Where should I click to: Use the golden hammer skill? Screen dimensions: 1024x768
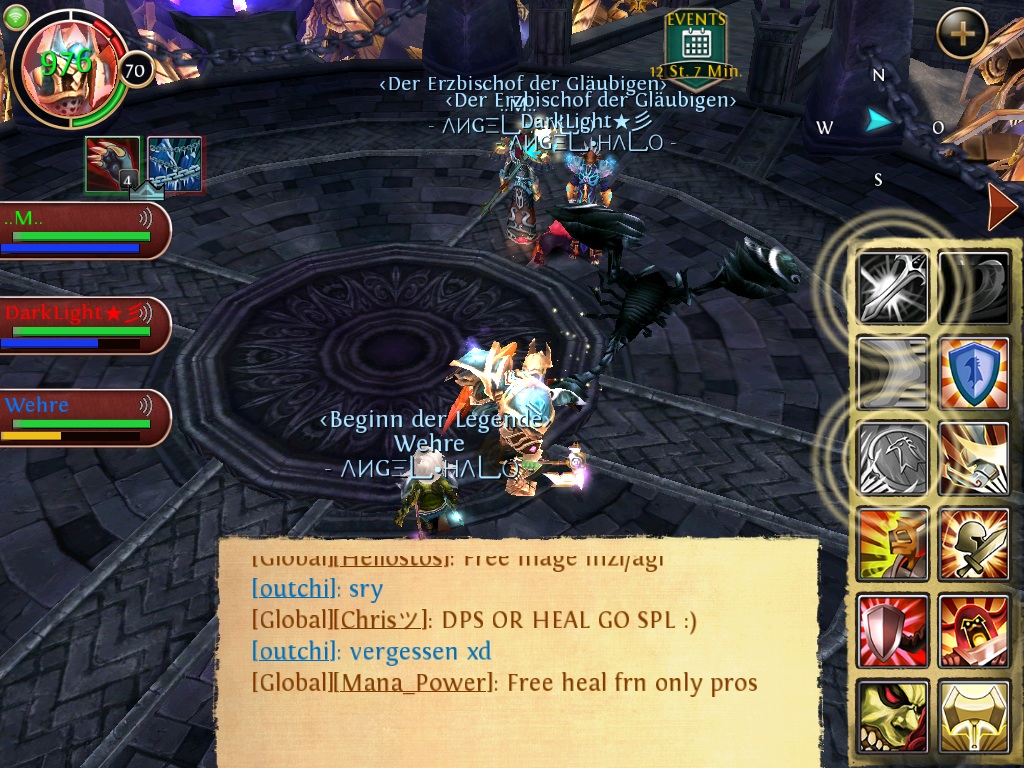tap(974, 715)
